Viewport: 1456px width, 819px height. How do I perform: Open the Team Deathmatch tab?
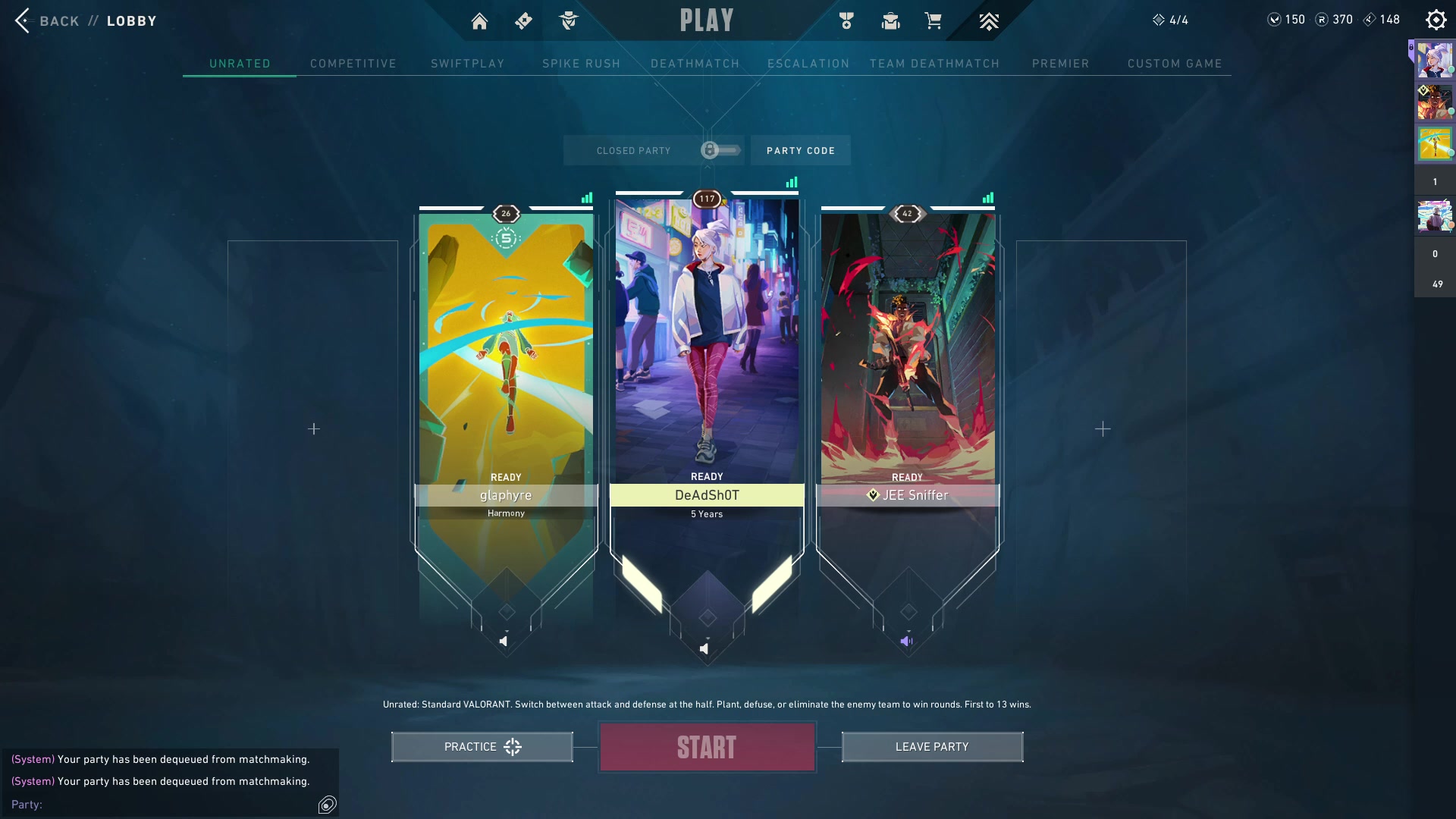934,64
